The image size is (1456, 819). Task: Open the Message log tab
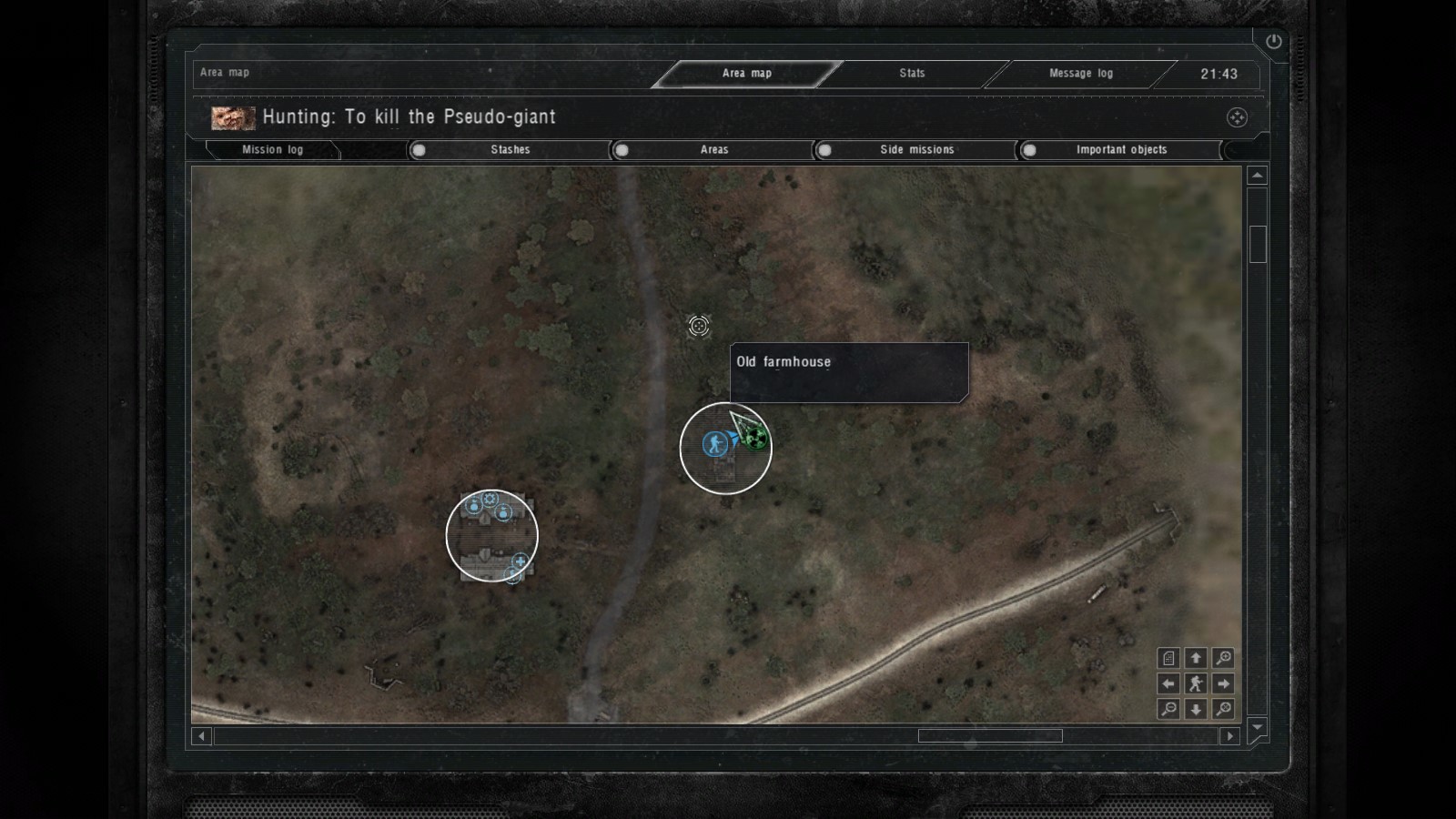[1080, 74]
